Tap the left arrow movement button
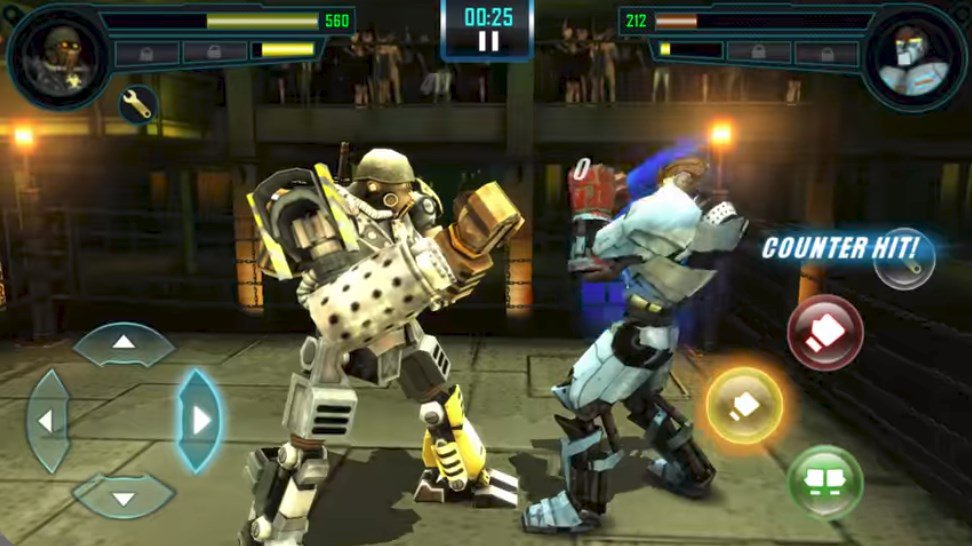This screenshot has width=972, height=546. tap(46, 420)
